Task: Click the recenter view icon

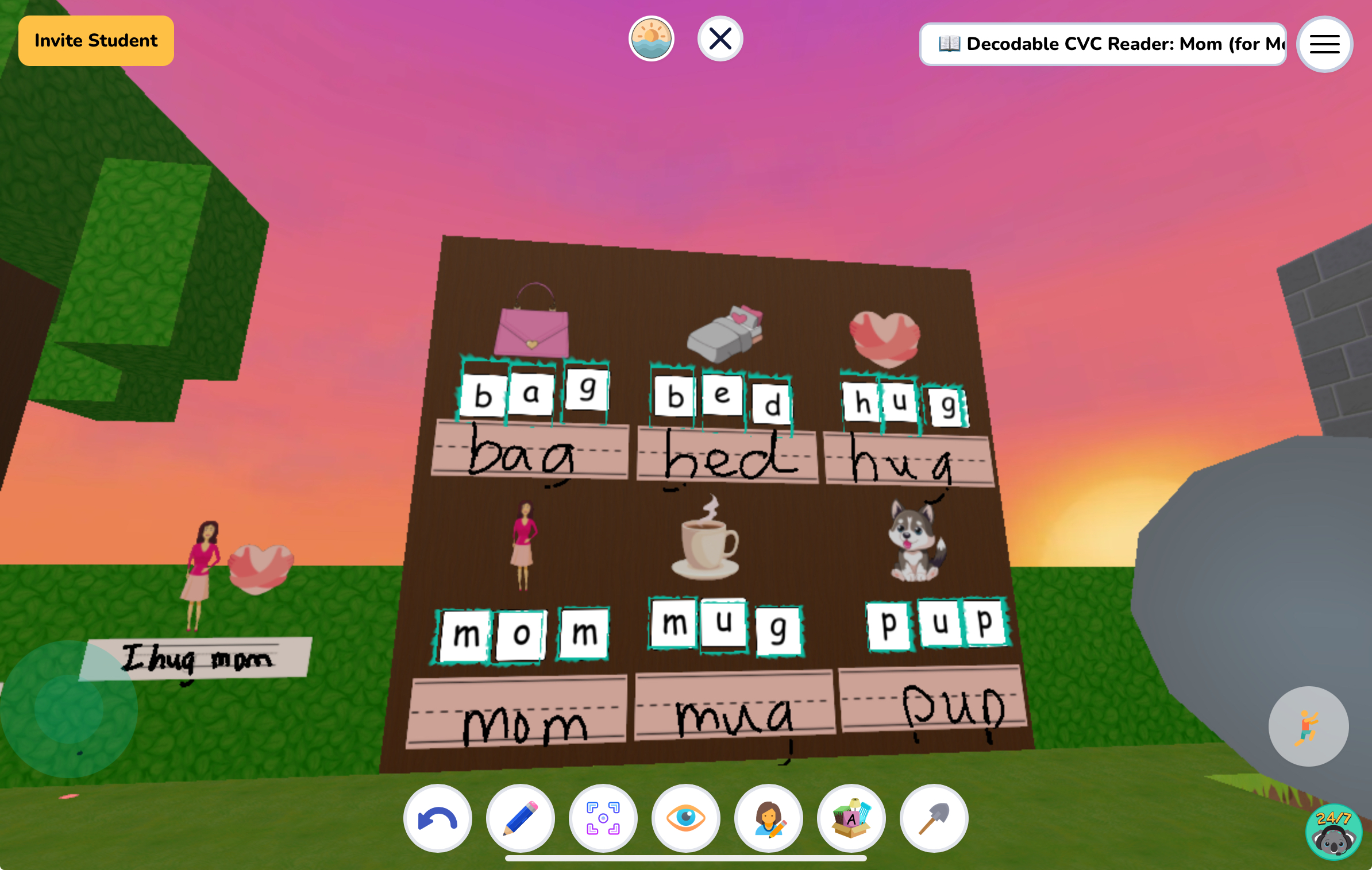Action: click(x=603, y=818)
